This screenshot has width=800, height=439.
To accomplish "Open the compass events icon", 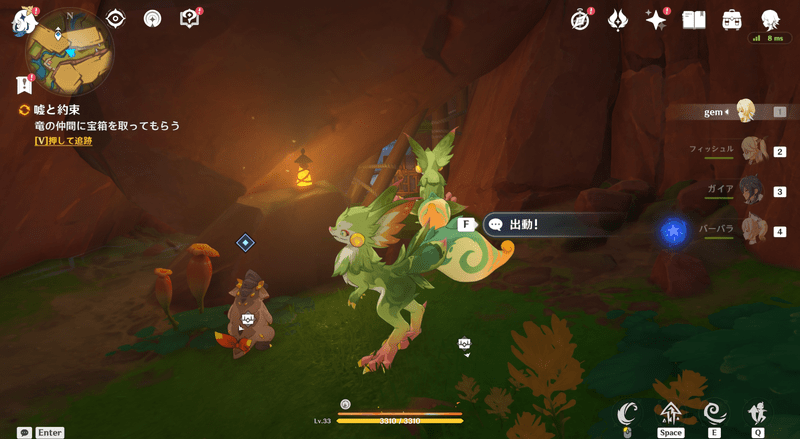I will 581,19.
